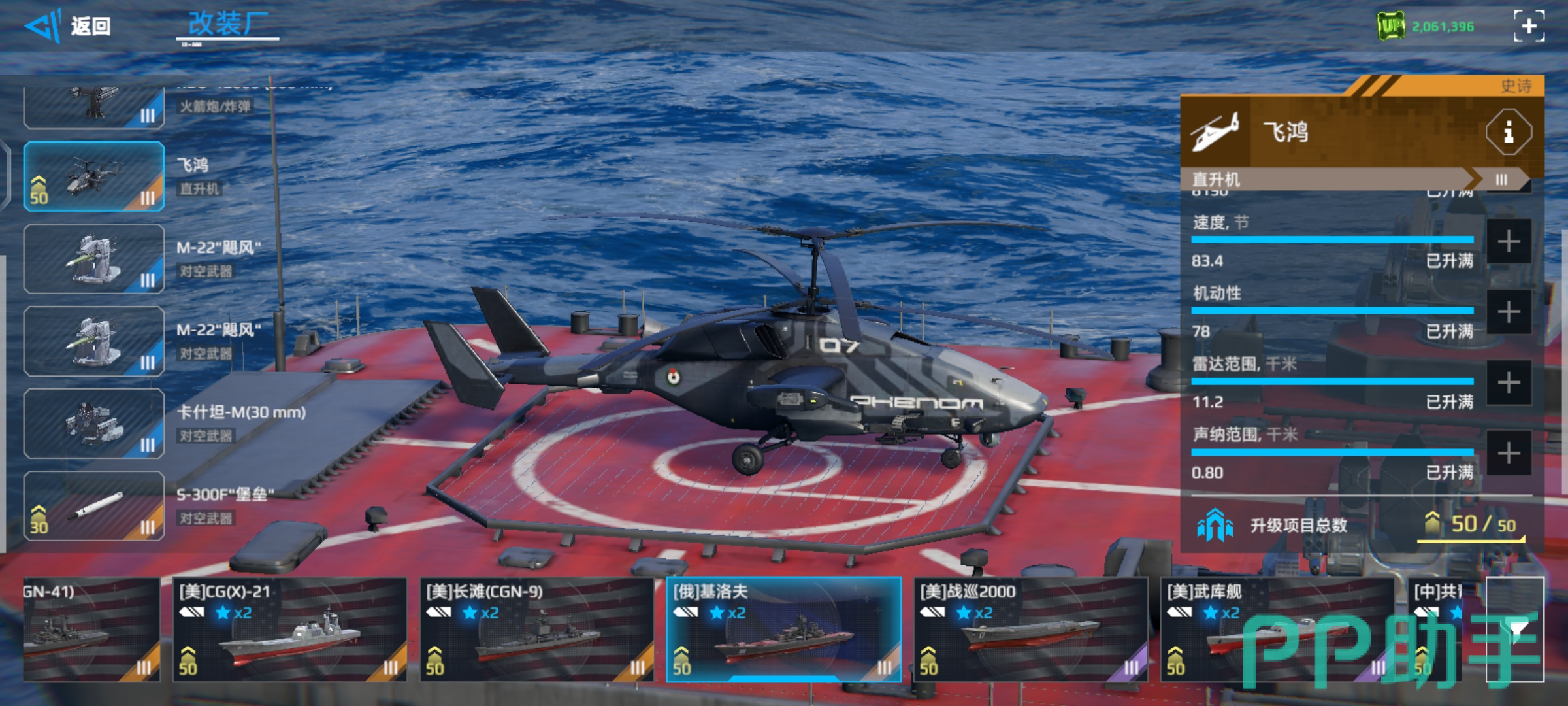The height and width of the screenshot is (706, 1568).
Task: Upgrade the 声纳范围 stat with plus
Action: [1509, 453]
